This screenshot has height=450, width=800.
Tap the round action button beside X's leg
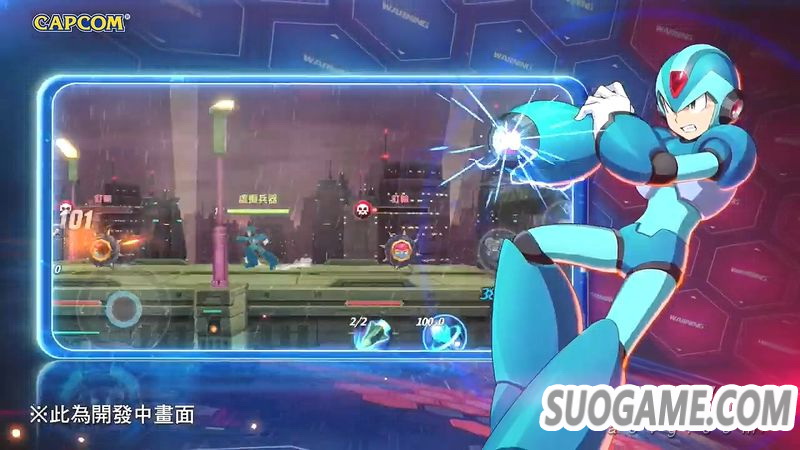pyautogui.click(x=498, y=246)
